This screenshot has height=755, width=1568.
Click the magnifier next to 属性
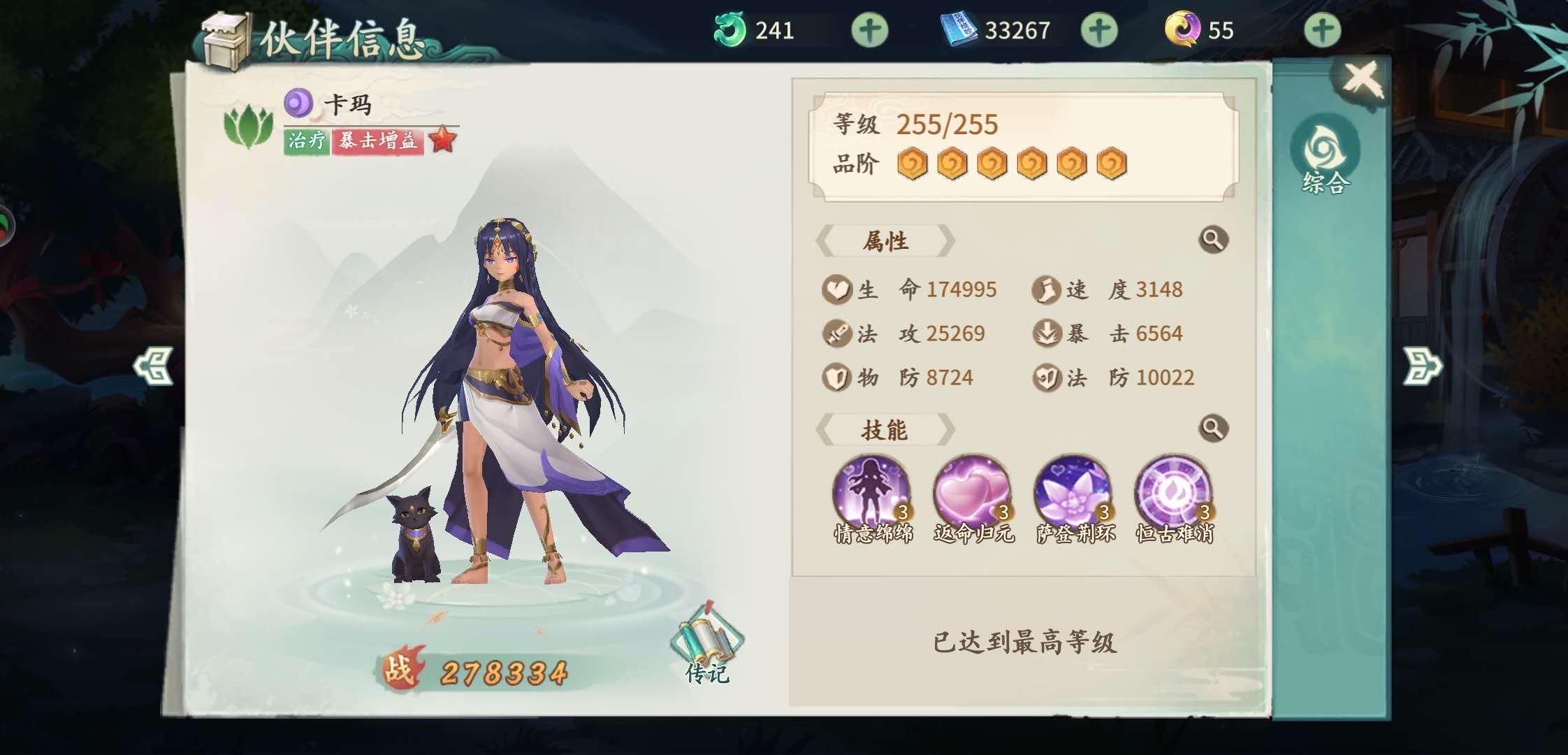point(1214,241)
